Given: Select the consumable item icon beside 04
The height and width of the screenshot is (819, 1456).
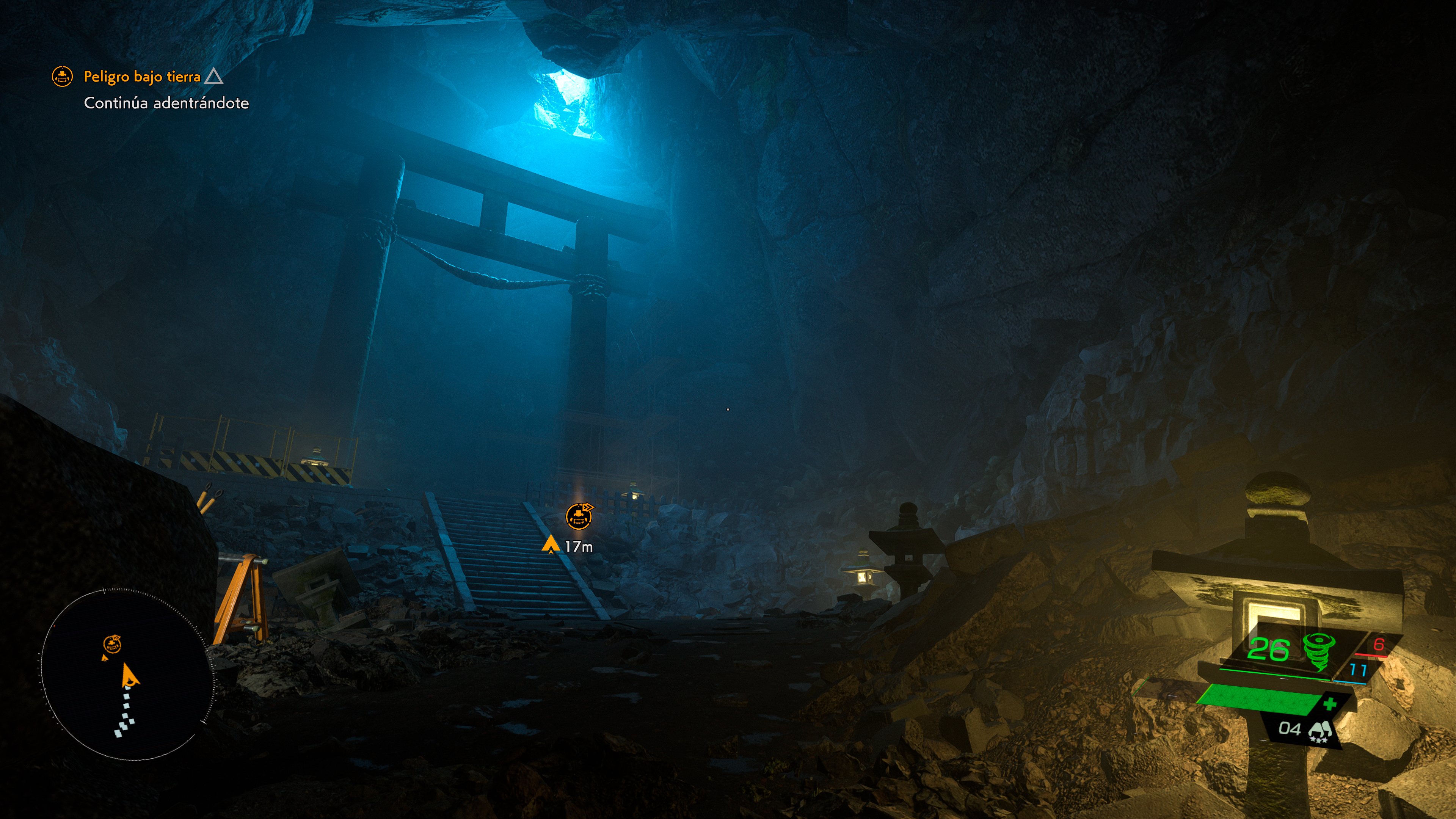Looking at the screenshot, I should [x=1319, y=731].
